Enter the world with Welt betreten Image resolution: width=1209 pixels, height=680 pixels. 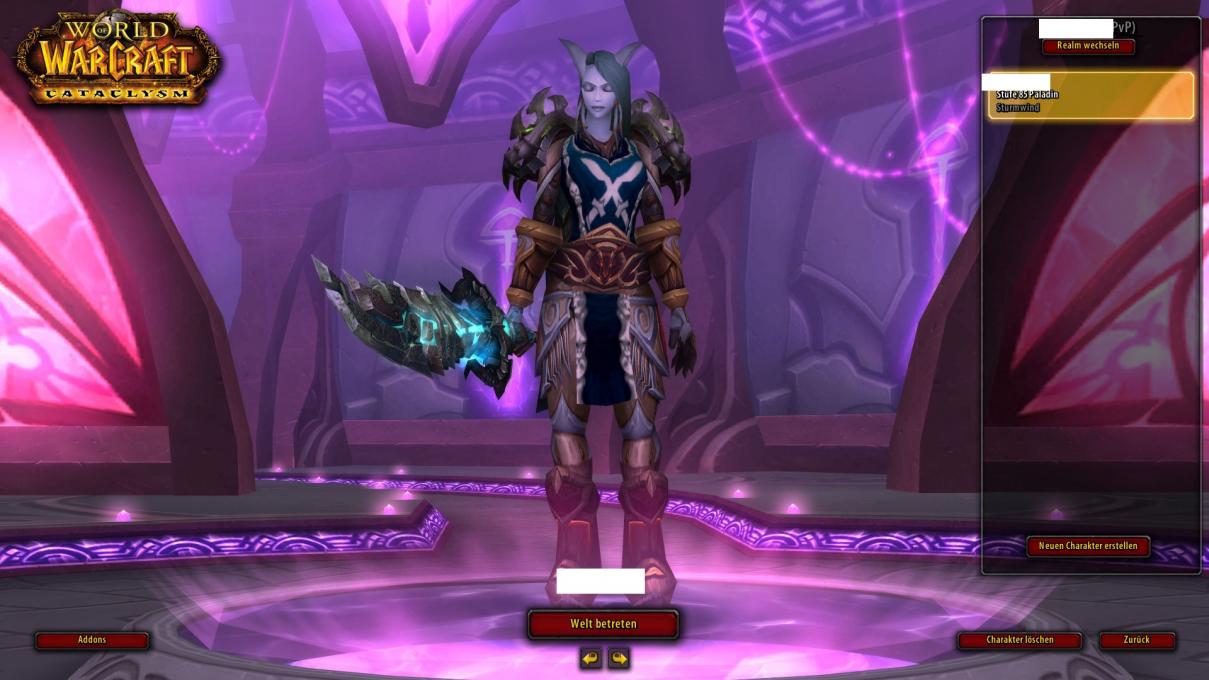[603, 624]
